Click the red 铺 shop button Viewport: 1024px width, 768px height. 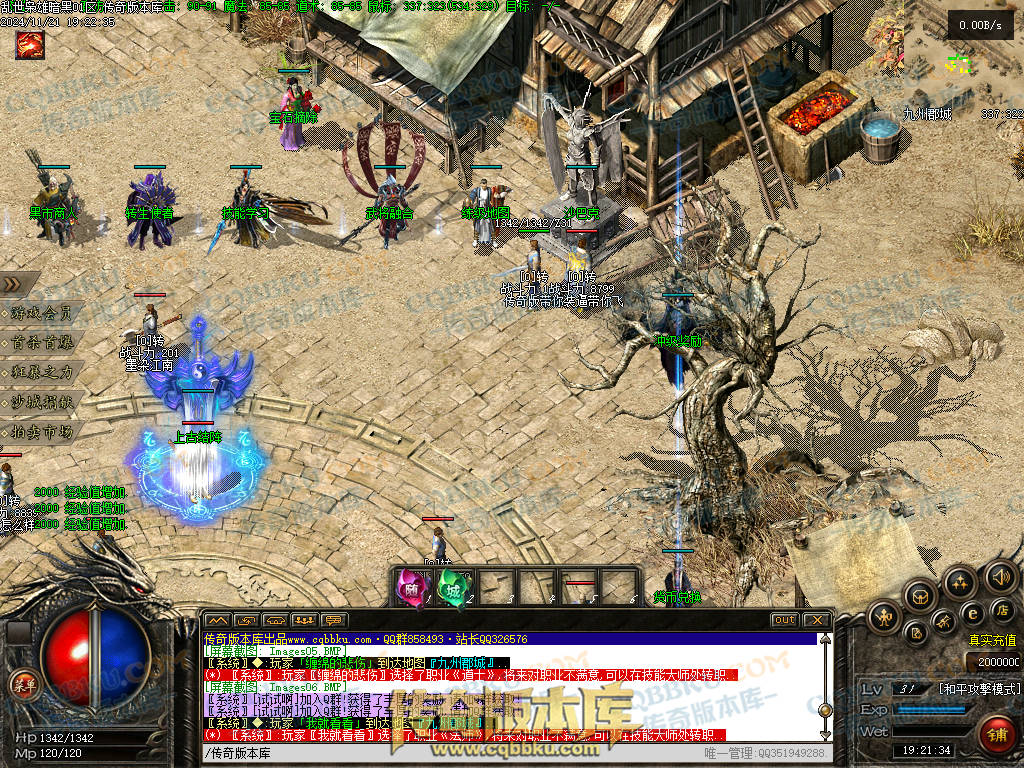[x=996, y=733]
